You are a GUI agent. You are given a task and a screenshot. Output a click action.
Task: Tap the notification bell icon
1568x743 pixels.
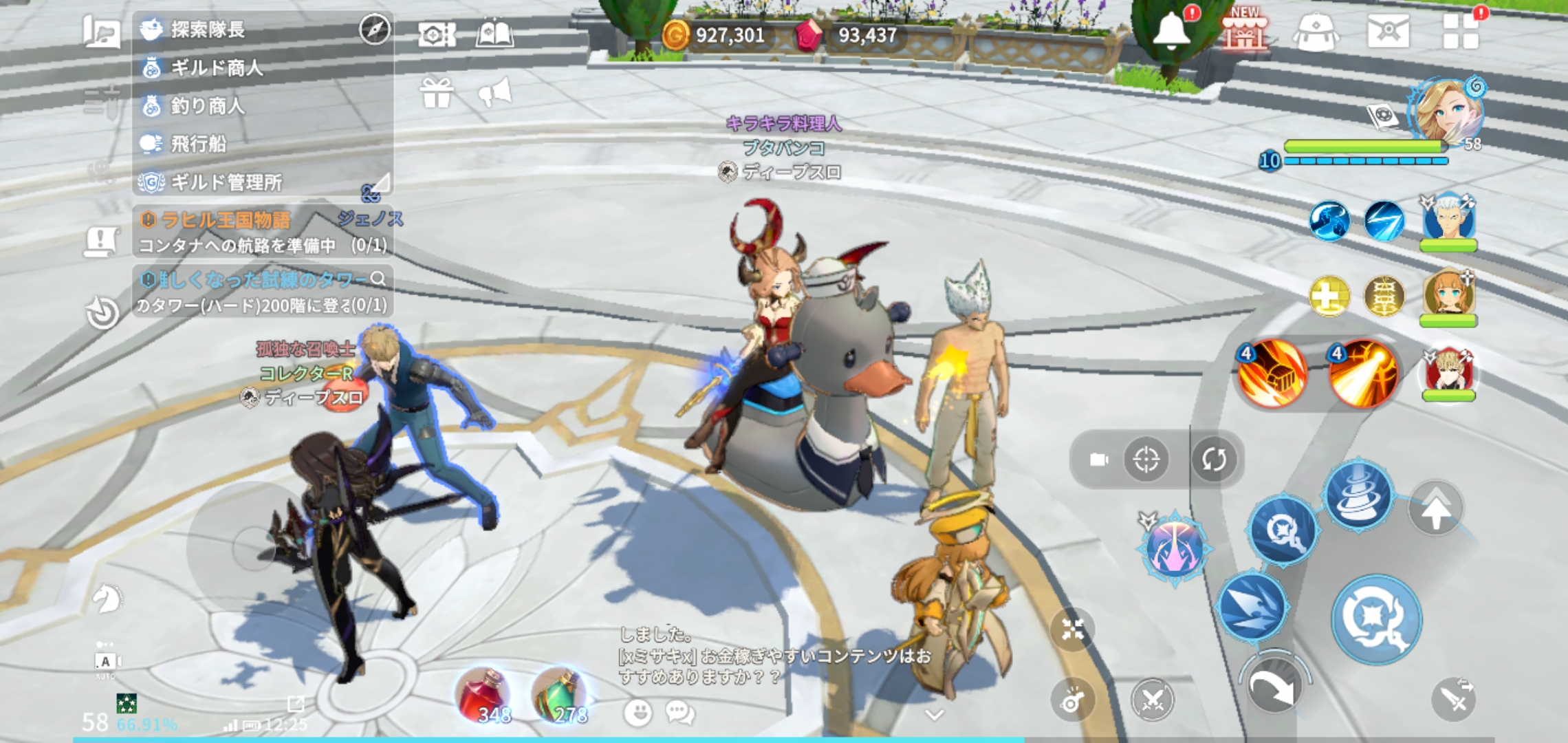click(1170, 31)
